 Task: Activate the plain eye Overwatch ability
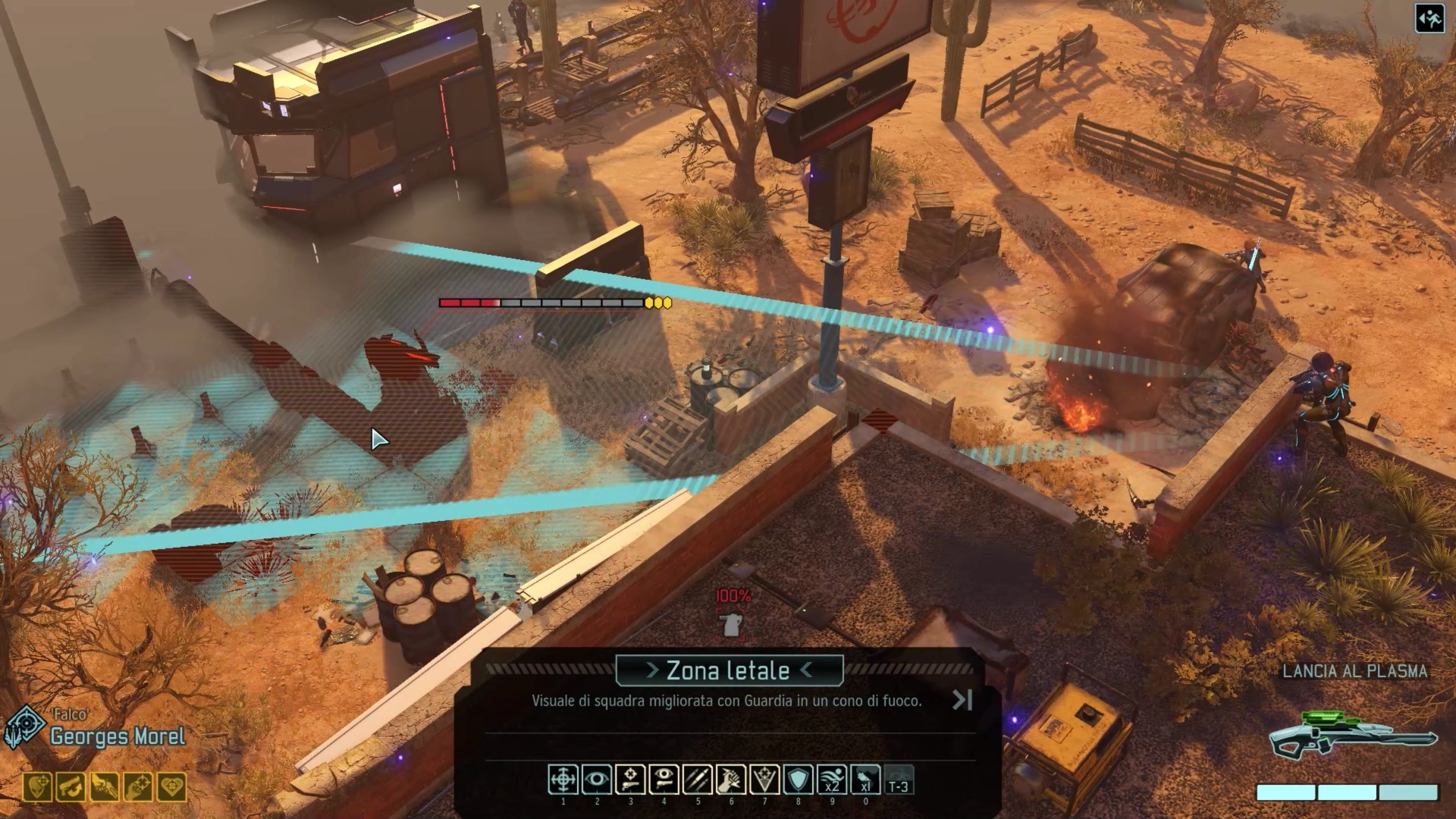pyautogui.click(x=596, y=780)
